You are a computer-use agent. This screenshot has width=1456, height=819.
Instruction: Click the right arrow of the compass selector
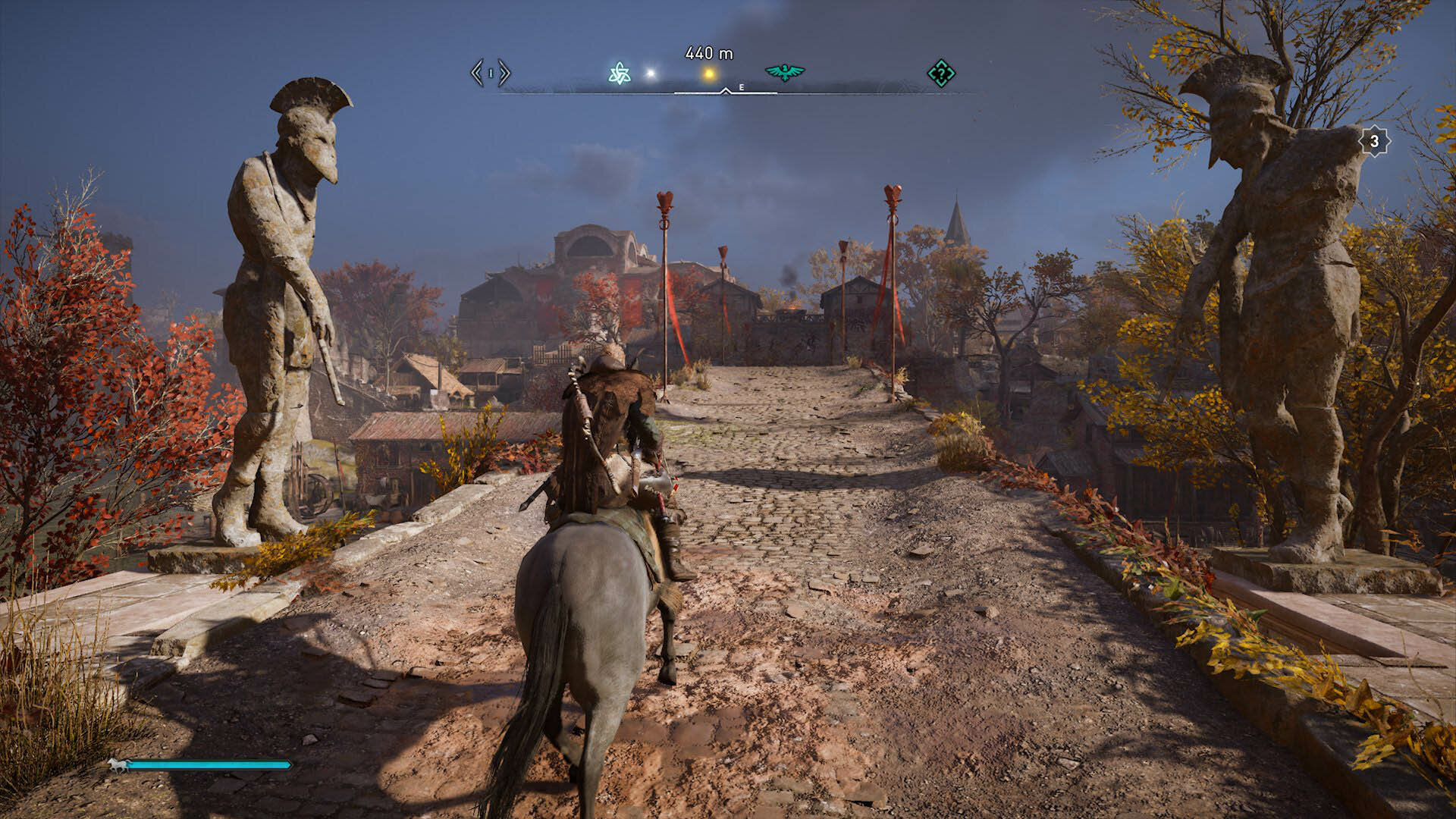coord(505,74)
